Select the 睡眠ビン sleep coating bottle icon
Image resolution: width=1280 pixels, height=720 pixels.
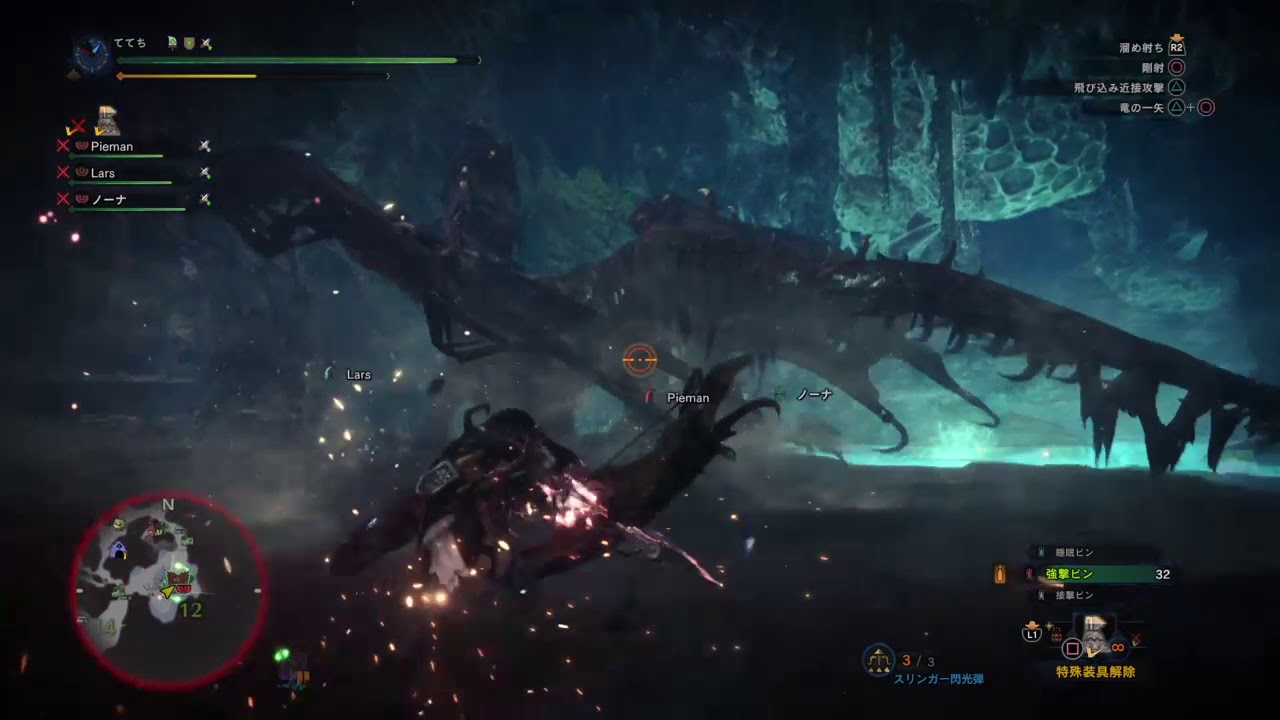[x=1041, y=551]
